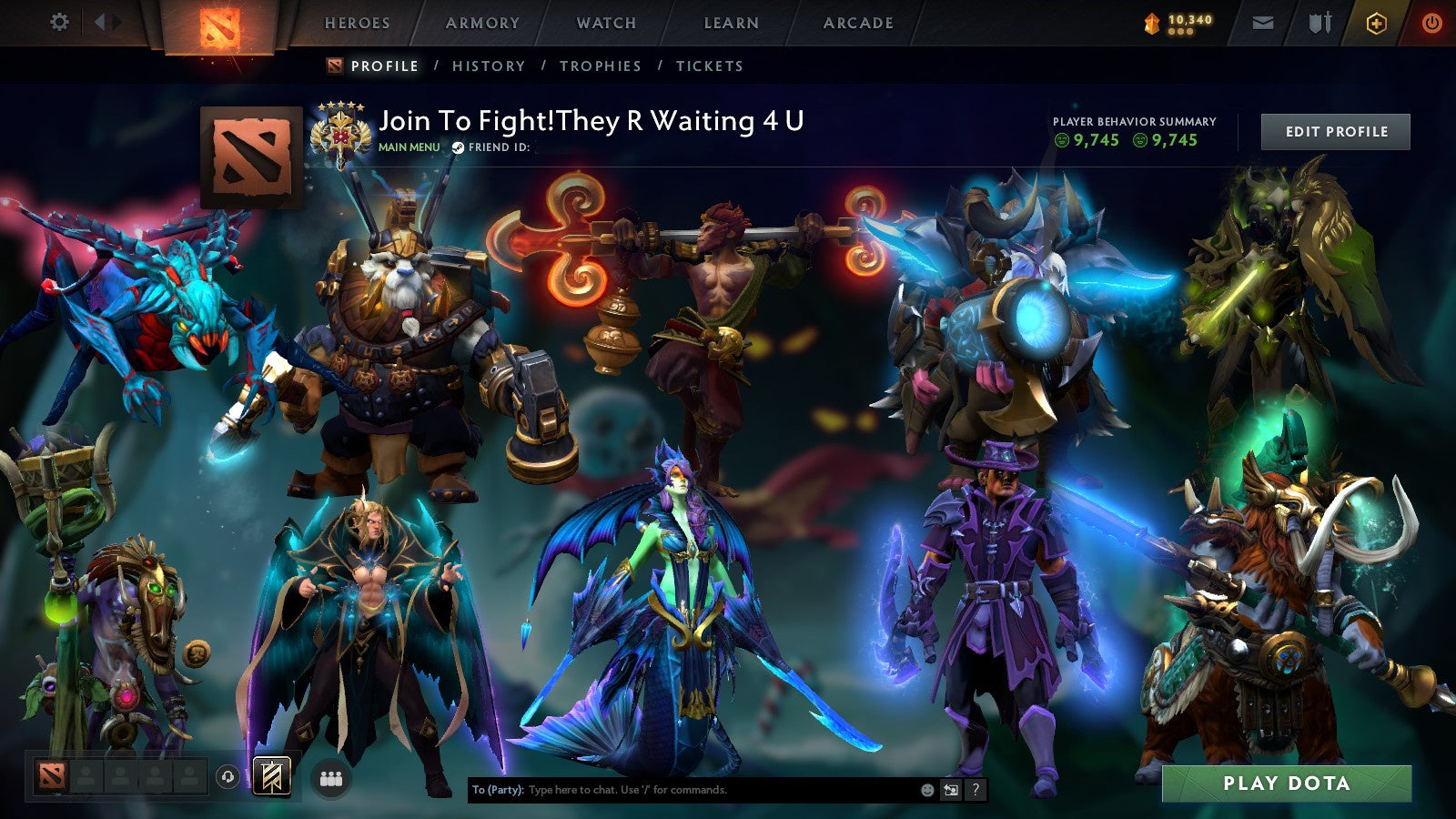
Task: Open the settings gear
Action: pyautogui.click(x=59, y=20)
